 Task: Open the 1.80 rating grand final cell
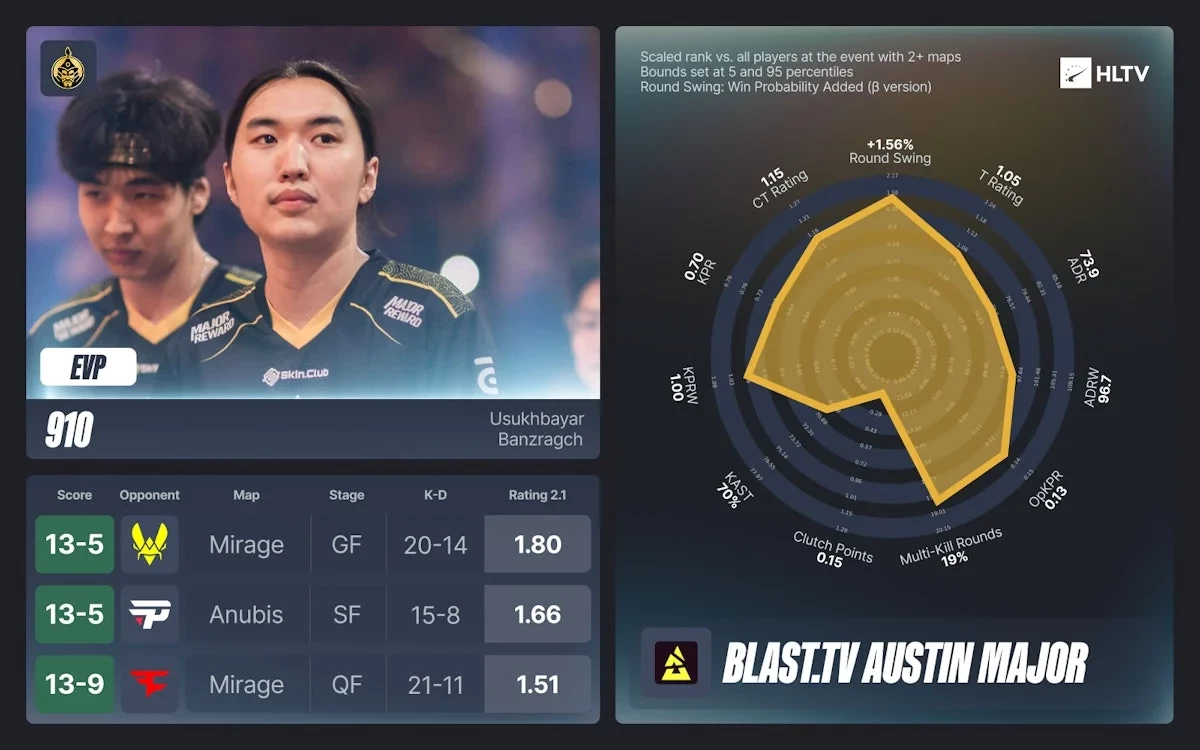[537, 544]
